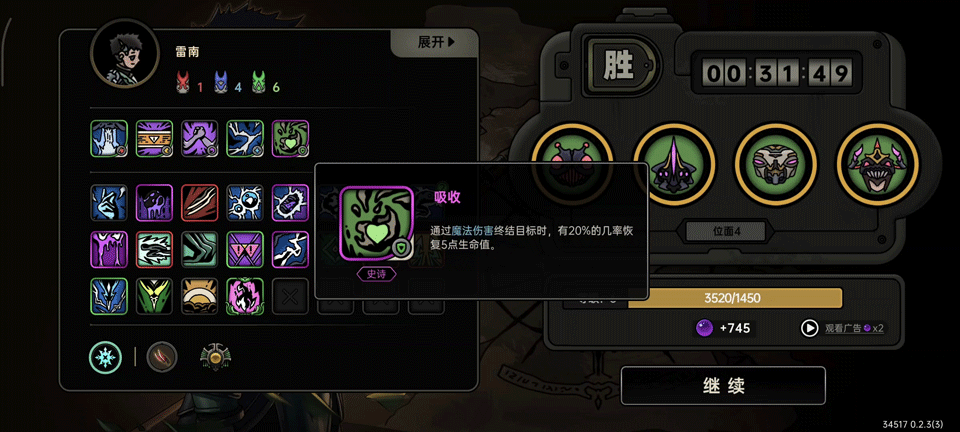The height and width of the screenshot is (432, 960).
Task: Select the gold striped banner skill icon
Action: click(154, 140)
